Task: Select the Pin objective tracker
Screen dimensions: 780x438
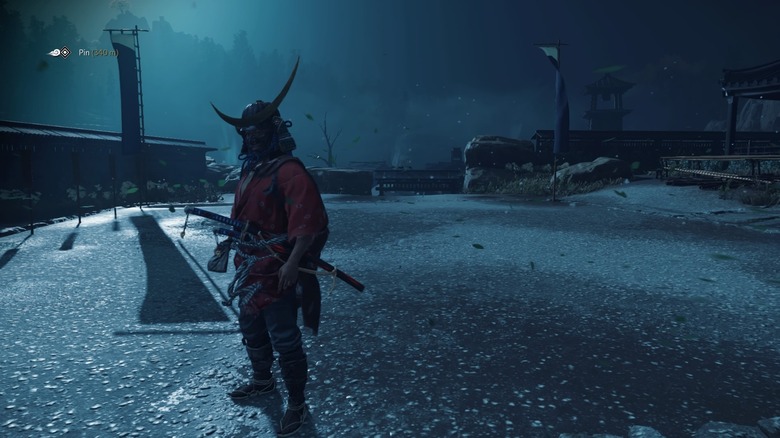Action: click(97, 52)
